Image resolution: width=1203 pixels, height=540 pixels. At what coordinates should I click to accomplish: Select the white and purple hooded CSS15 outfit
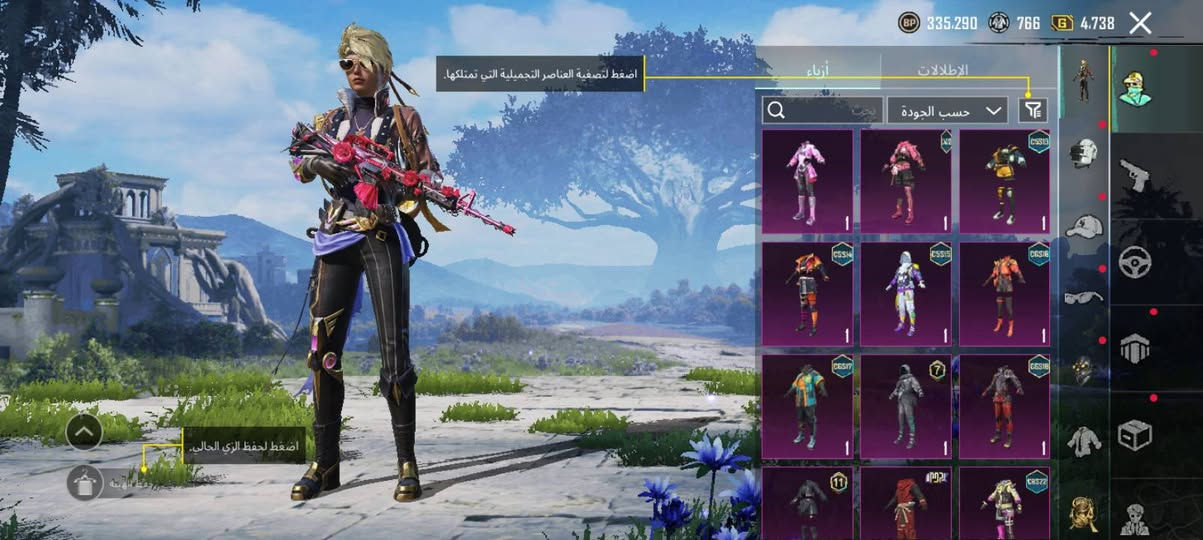click(x=905, y=294)
